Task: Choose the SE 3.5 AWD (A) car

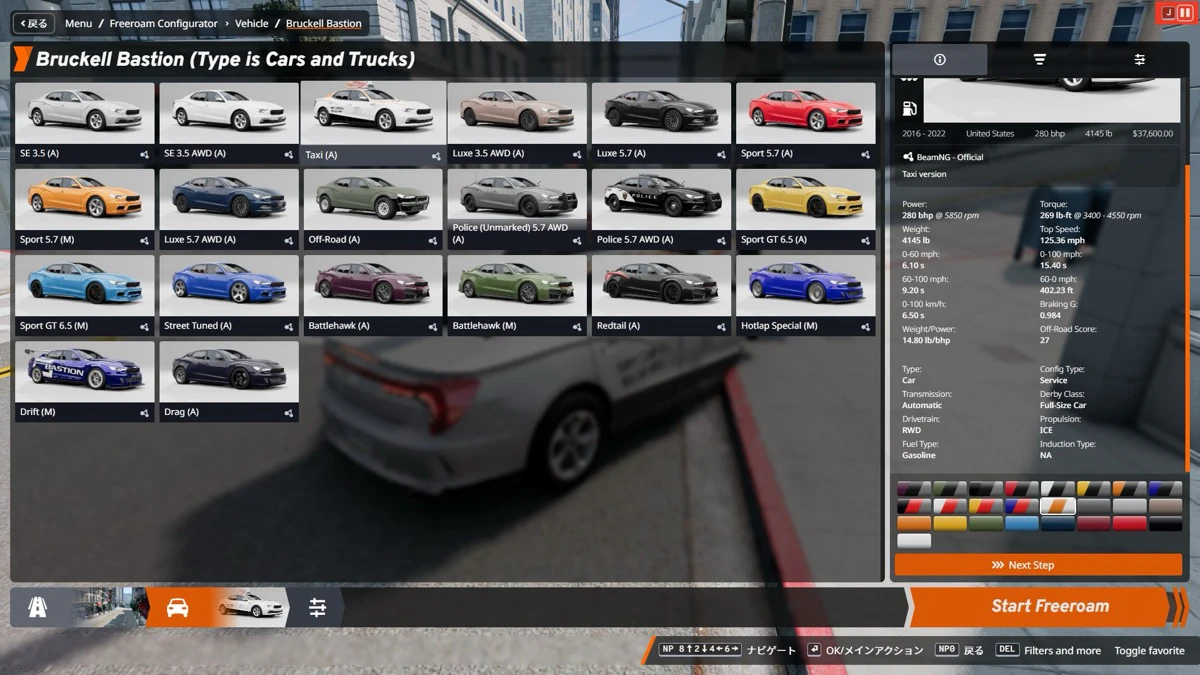Action: [229, 122]
